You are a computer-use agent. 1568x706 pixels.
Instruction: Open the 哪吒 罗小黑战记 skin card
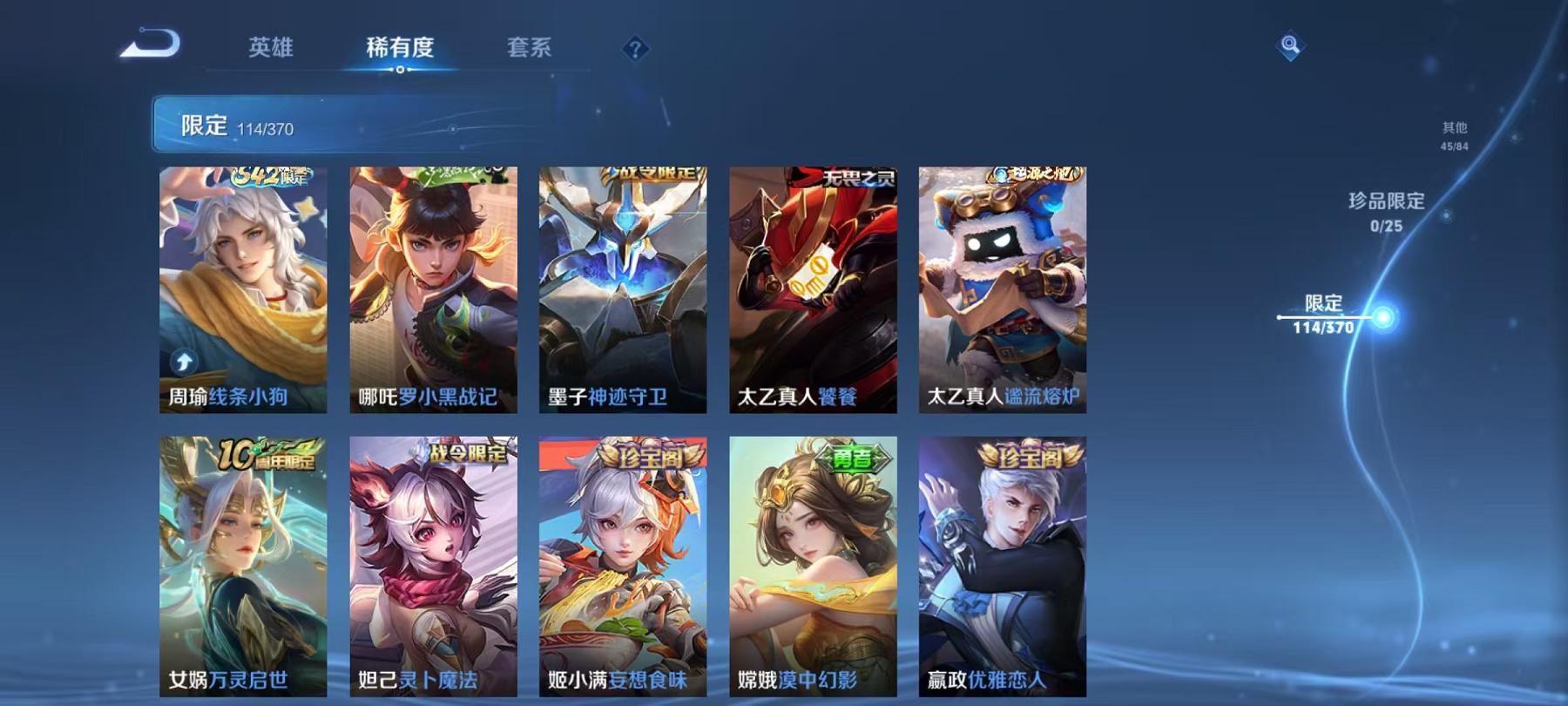coord(431,288)
